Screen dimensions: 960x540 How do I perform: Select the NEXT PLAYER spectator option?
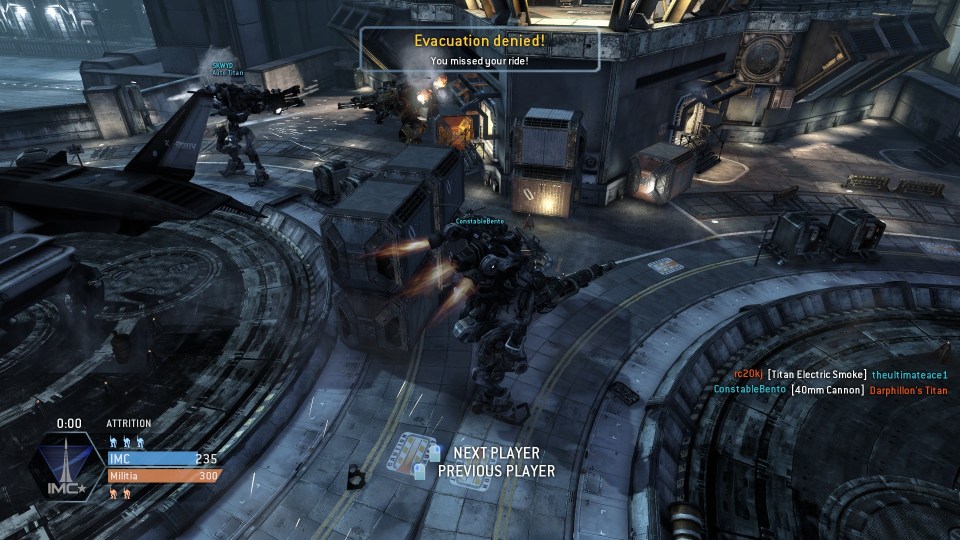[x=495, y=453]
